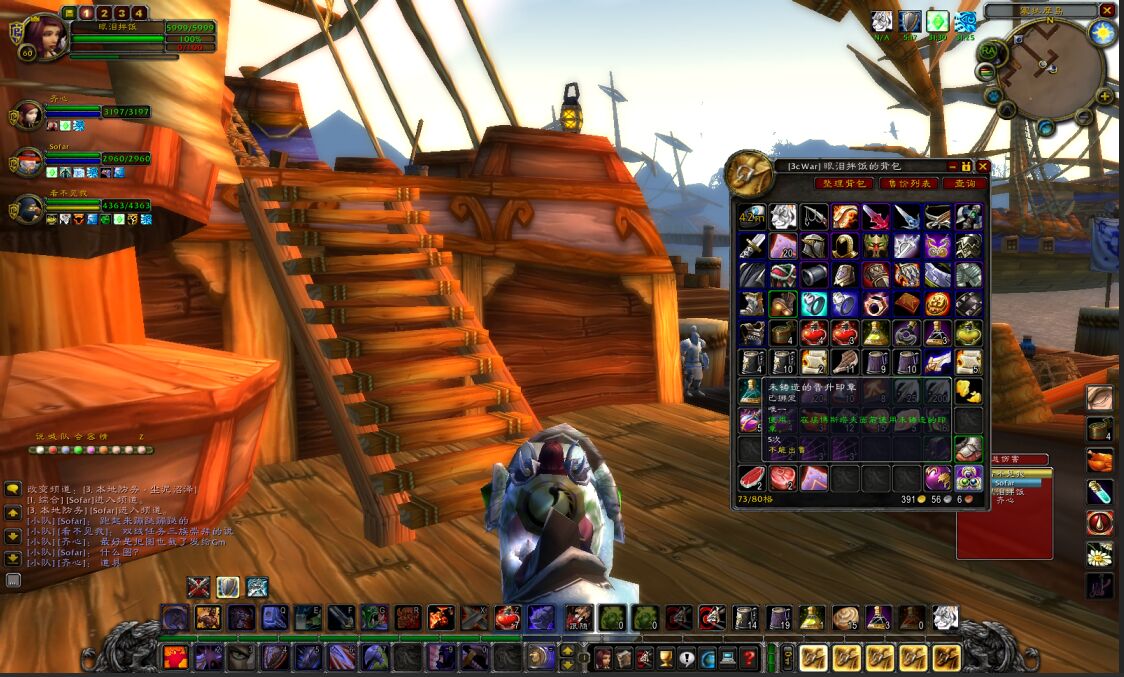Click the 查询 search button in bag
The width and height of the screenshot is (1124, 677).
tap(964, 184)
